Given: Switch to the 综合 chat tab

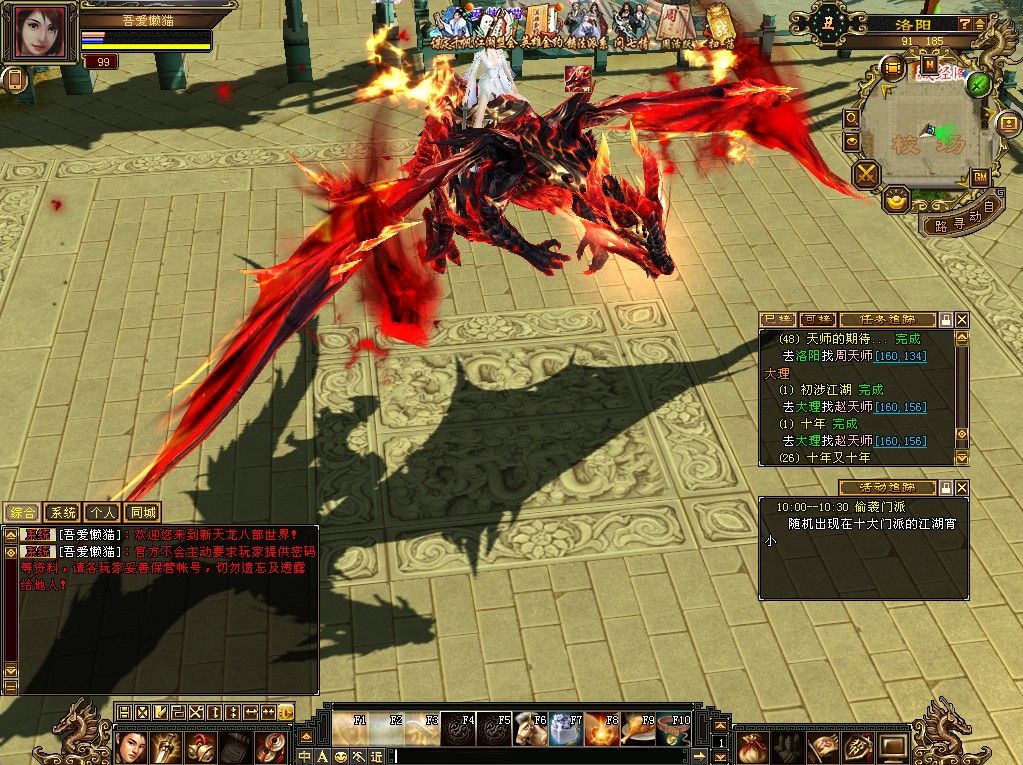Looking at the screenshot, I should point(22,513).
